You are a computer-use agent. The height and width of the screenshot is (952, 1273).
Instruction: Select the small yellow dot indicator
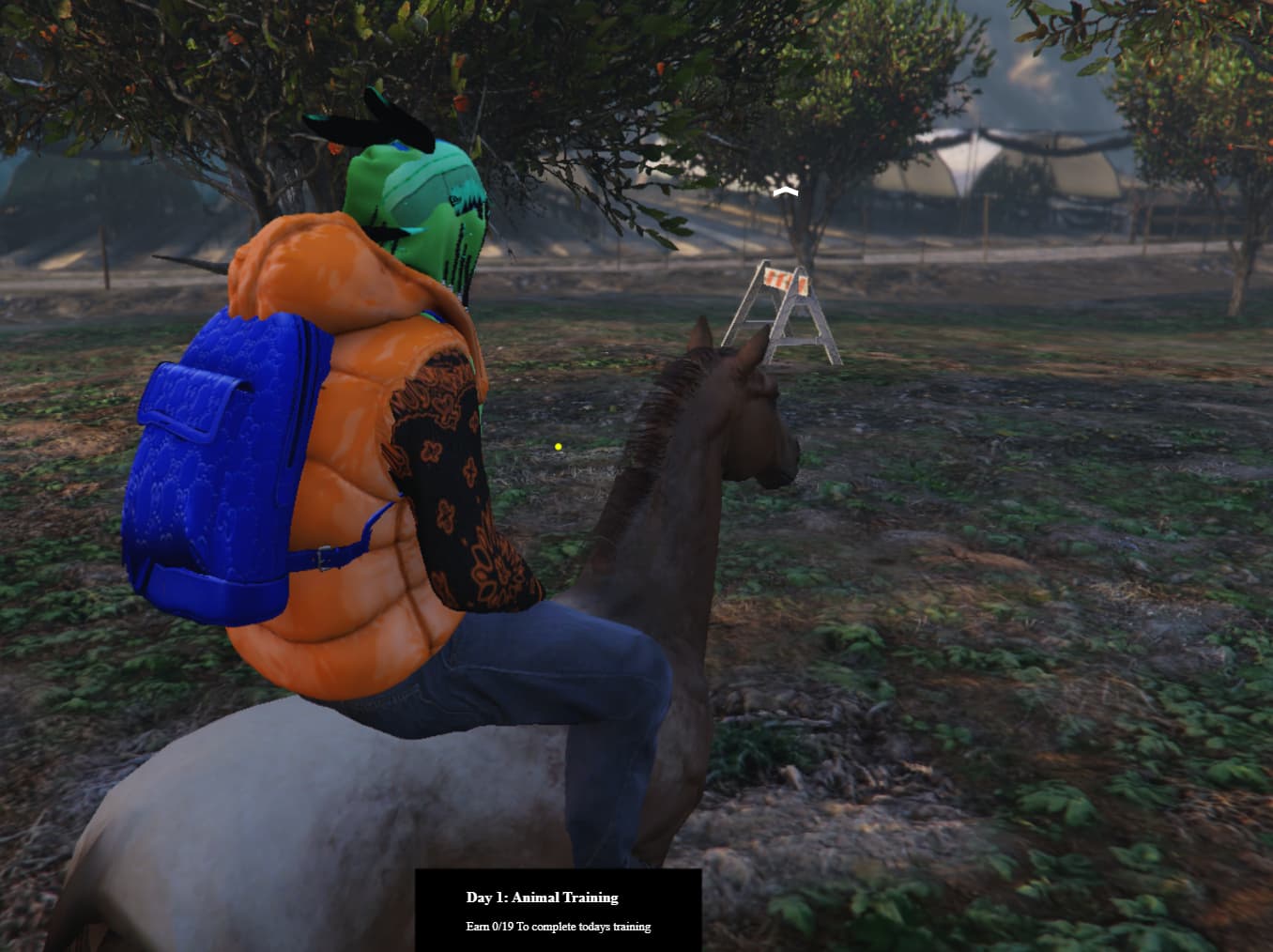(560, 446)
